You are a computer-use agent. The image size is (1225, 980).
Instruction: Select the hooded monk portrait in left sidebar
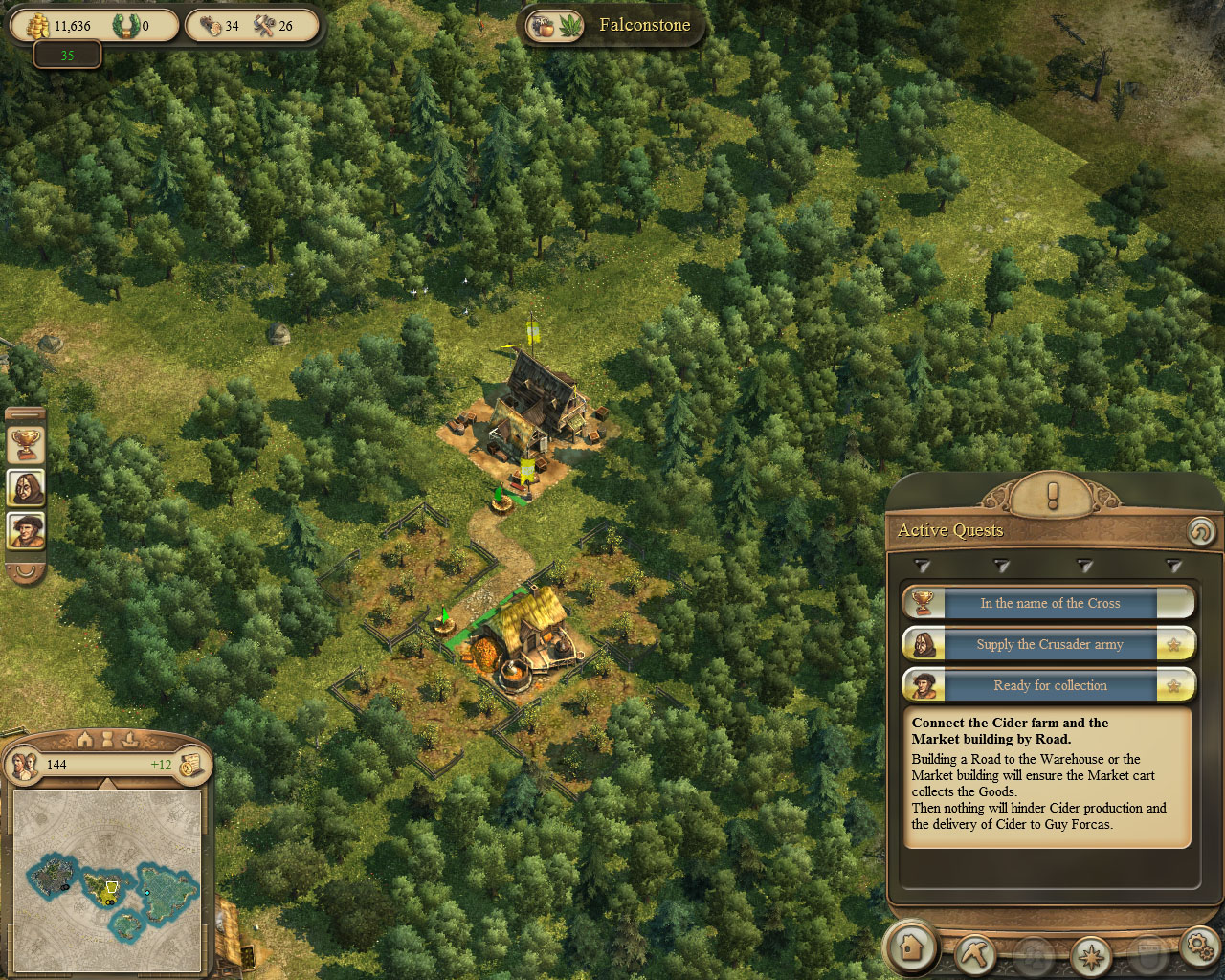(26, 487)
